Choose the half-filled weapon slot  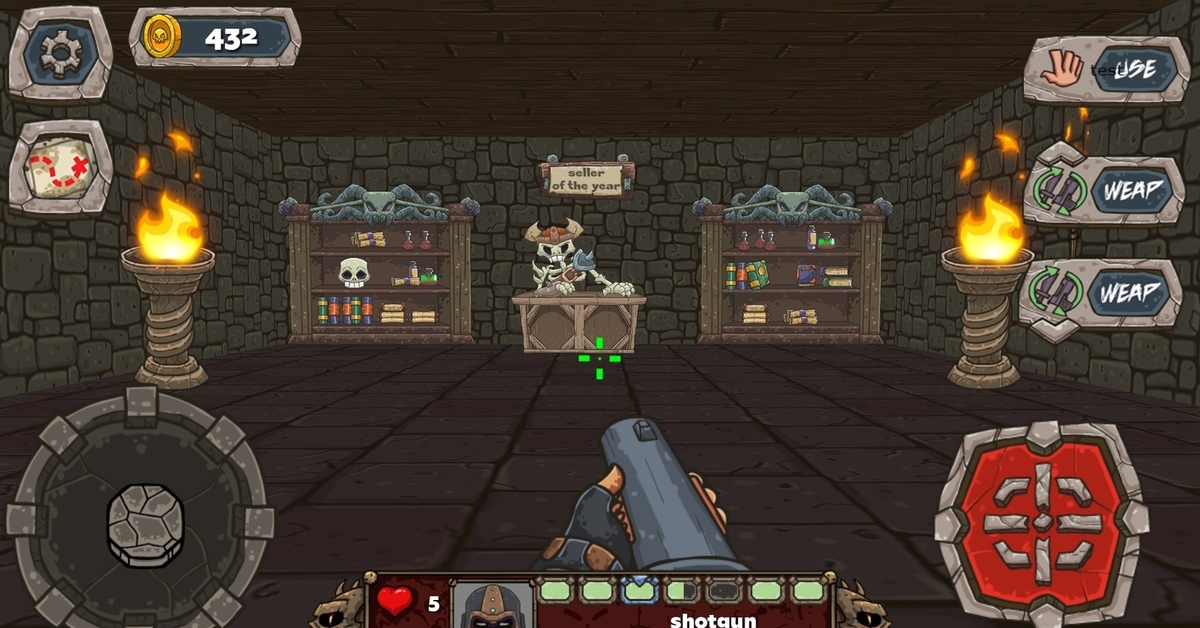click(681, 590)
